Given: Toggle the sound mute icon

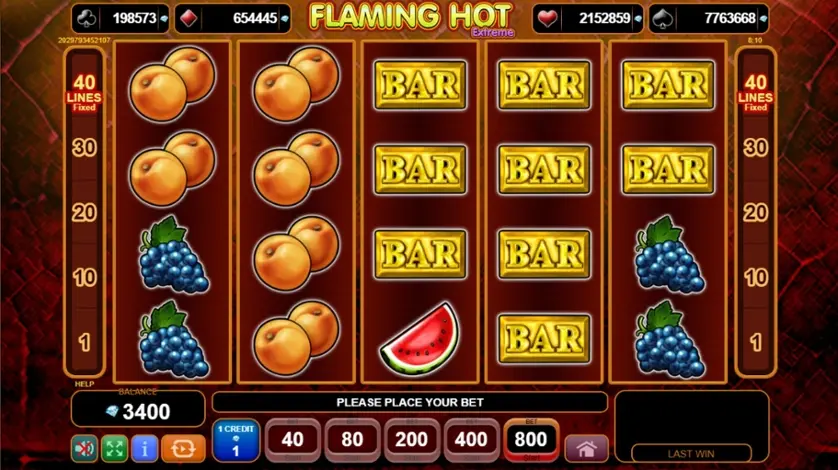Looking at the screenshot, I should coord(85,448).
